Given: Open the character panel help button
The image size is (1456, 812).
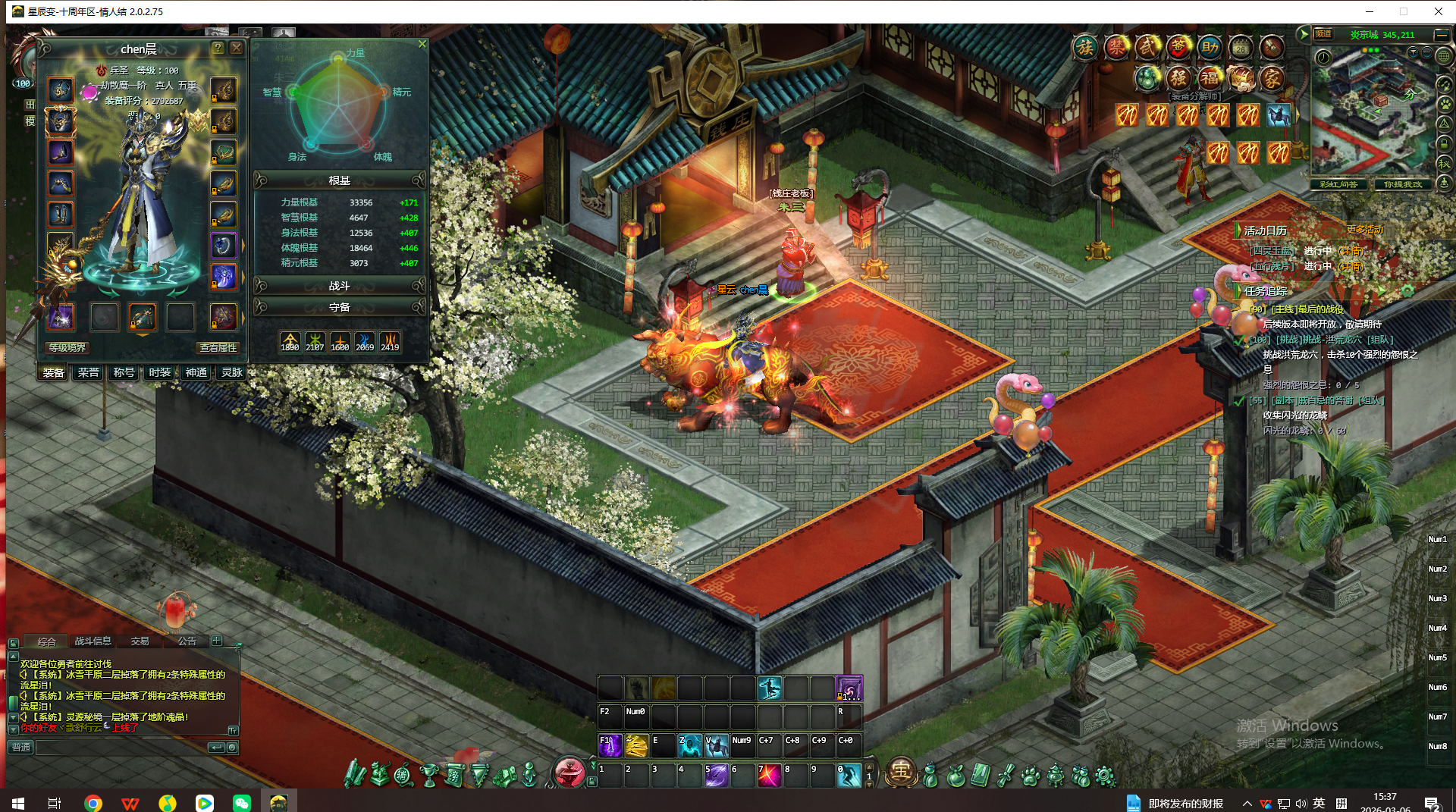Looking at the screenshot, I should pyautogui.click(x=218, y=48).
